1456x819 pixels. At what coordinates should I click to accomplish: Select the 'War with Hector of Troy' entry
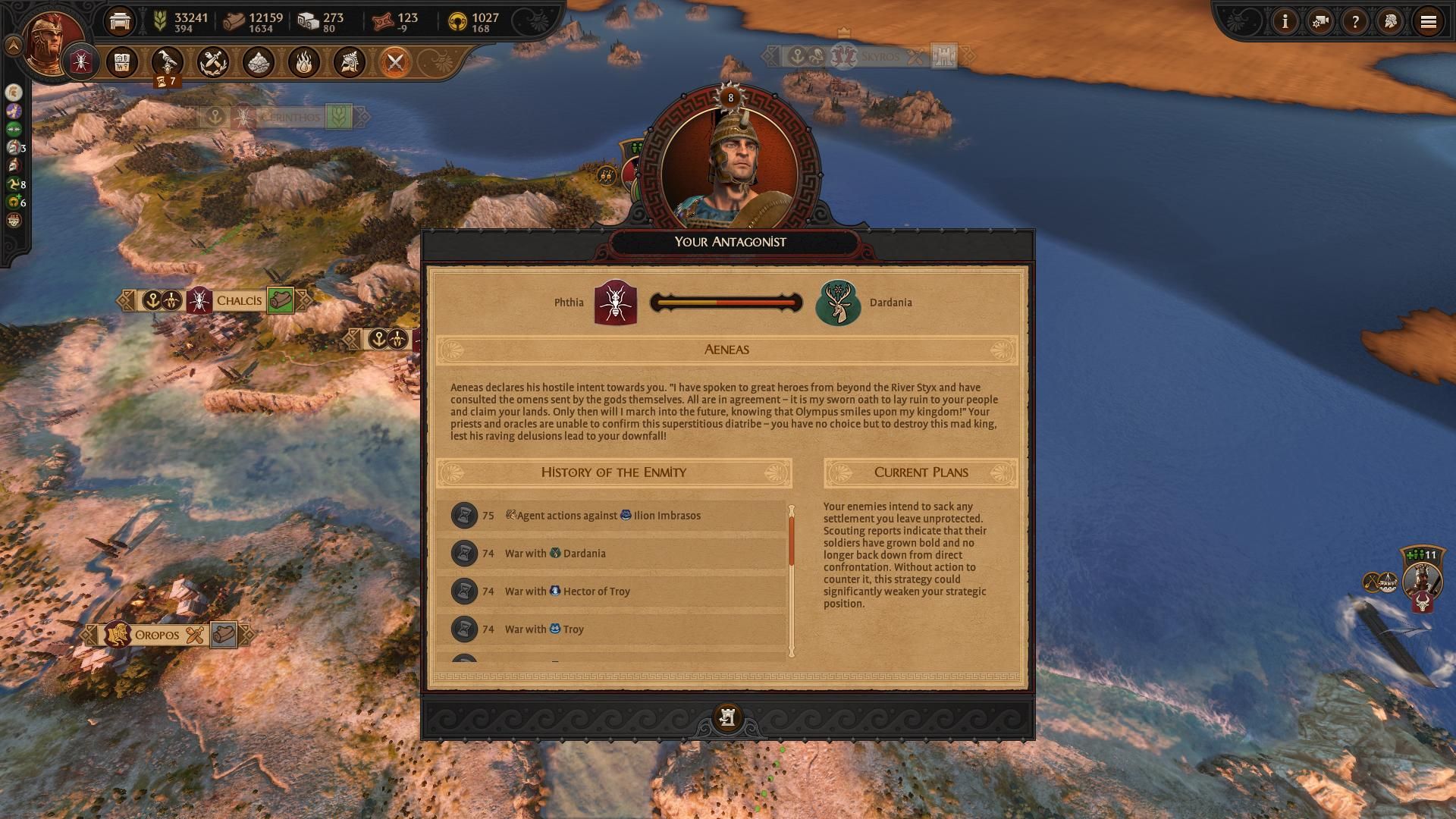click(x=611, y=591)
